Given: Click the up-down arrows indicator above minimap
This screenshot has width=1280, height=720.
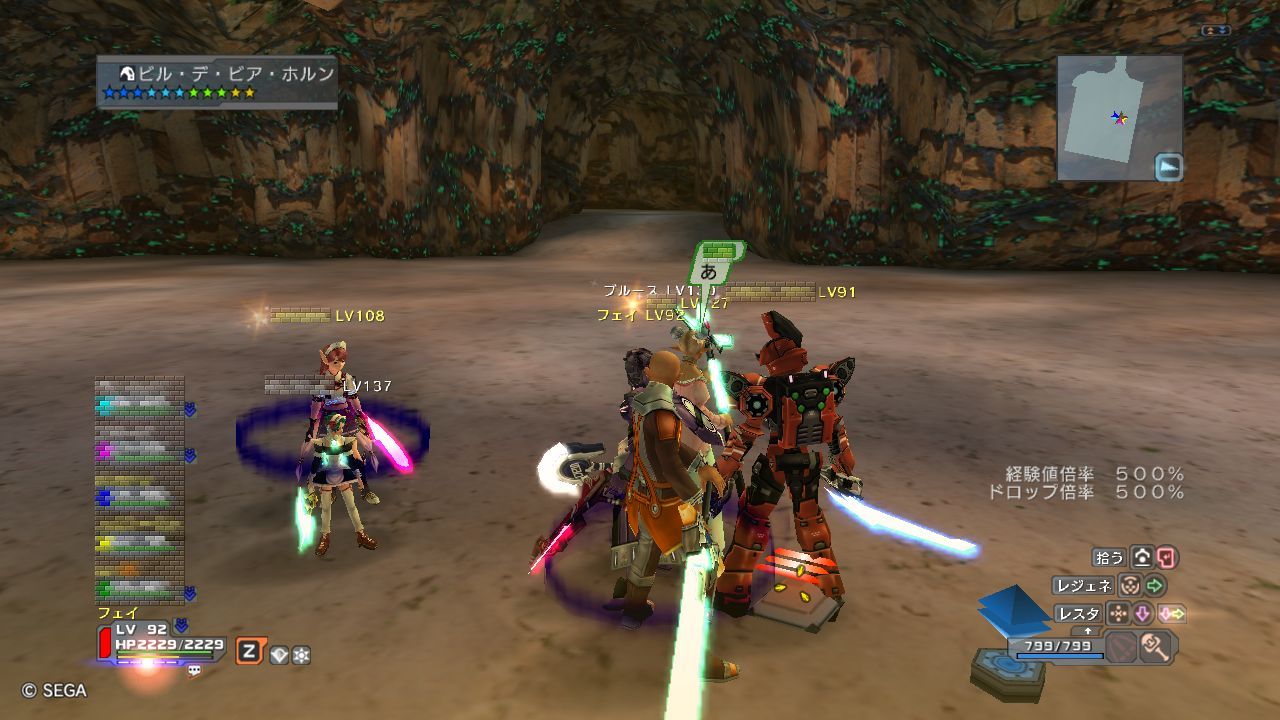Looking at the screenshot, I should 1216,31.
